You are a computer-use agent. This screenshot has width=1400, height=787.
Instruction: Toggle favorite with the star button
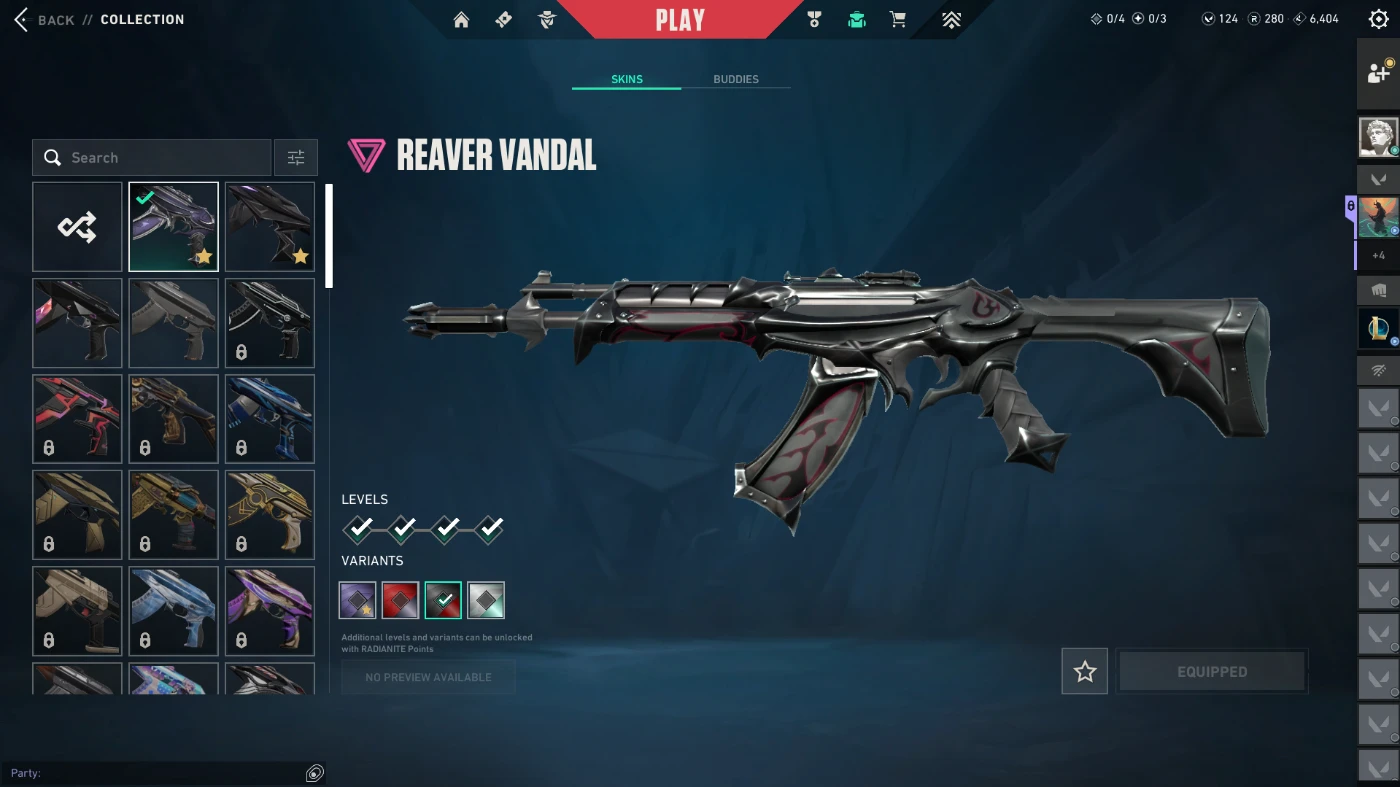[1085, 672]
